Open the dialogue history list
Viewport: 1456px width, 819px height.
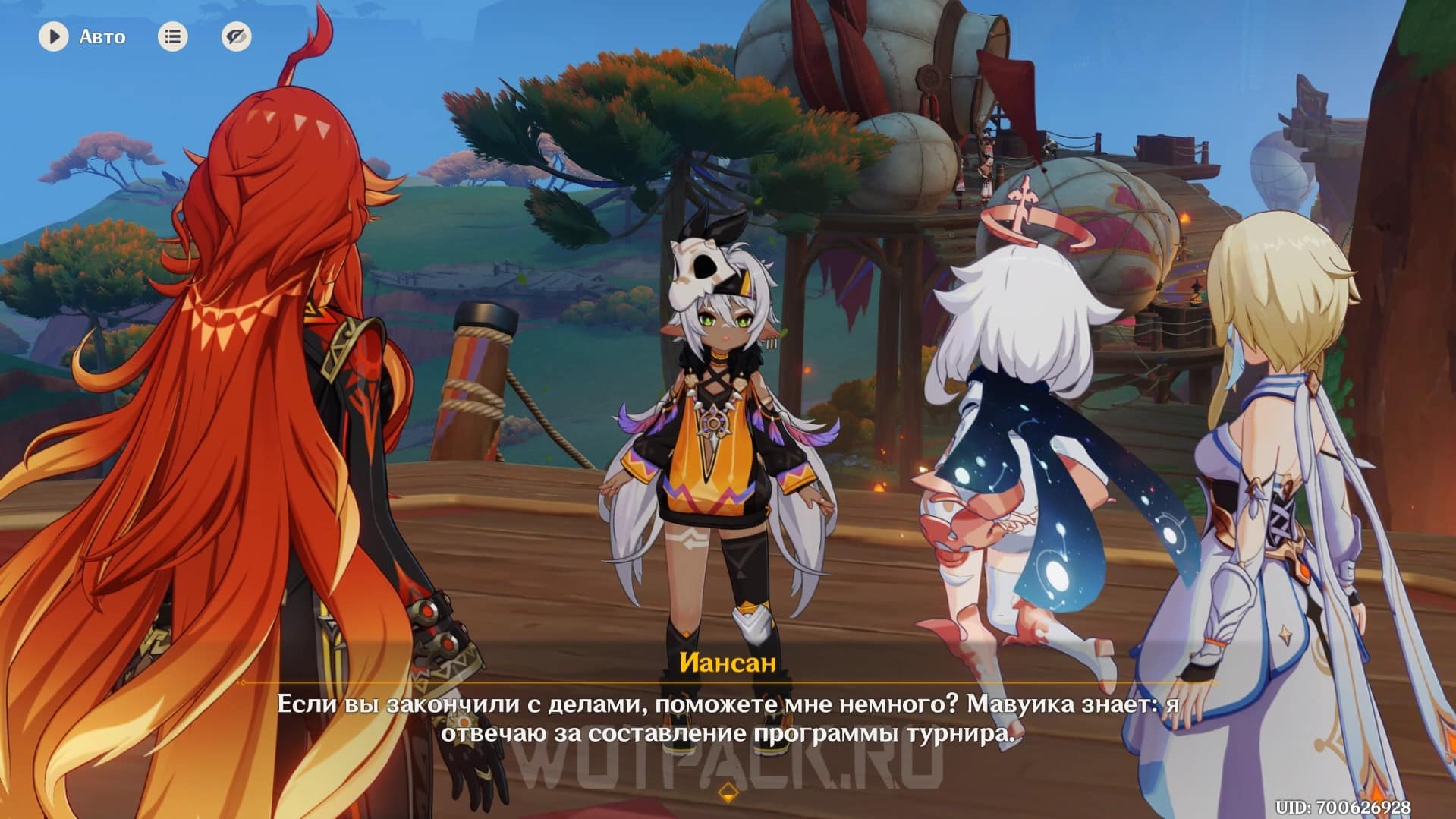click(x=173, y=36)
